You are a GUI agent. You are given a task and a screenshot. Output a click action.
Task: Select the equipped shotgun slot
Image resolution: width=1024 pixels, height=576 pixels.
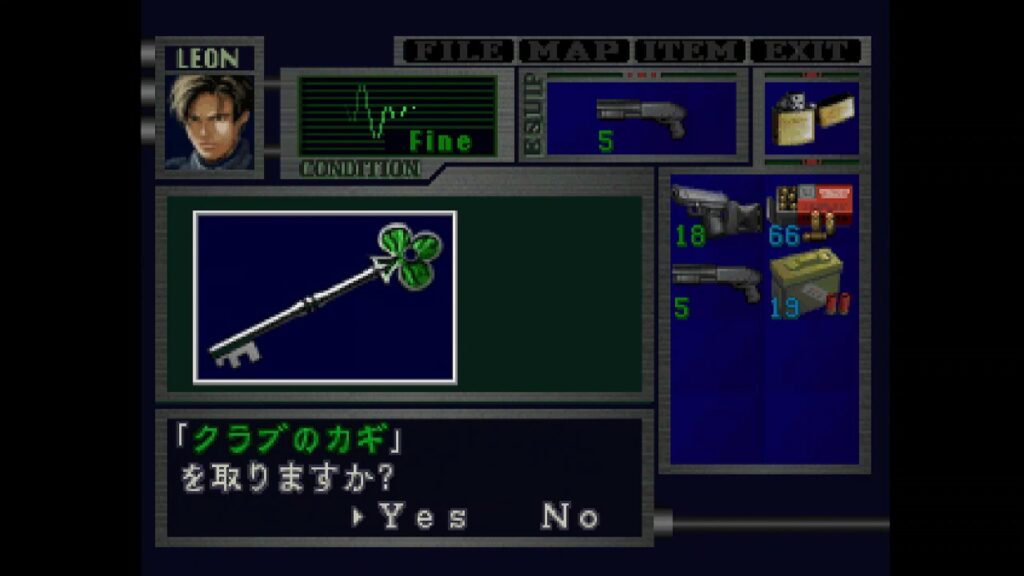pyautogui.click(x=641, y=118)
